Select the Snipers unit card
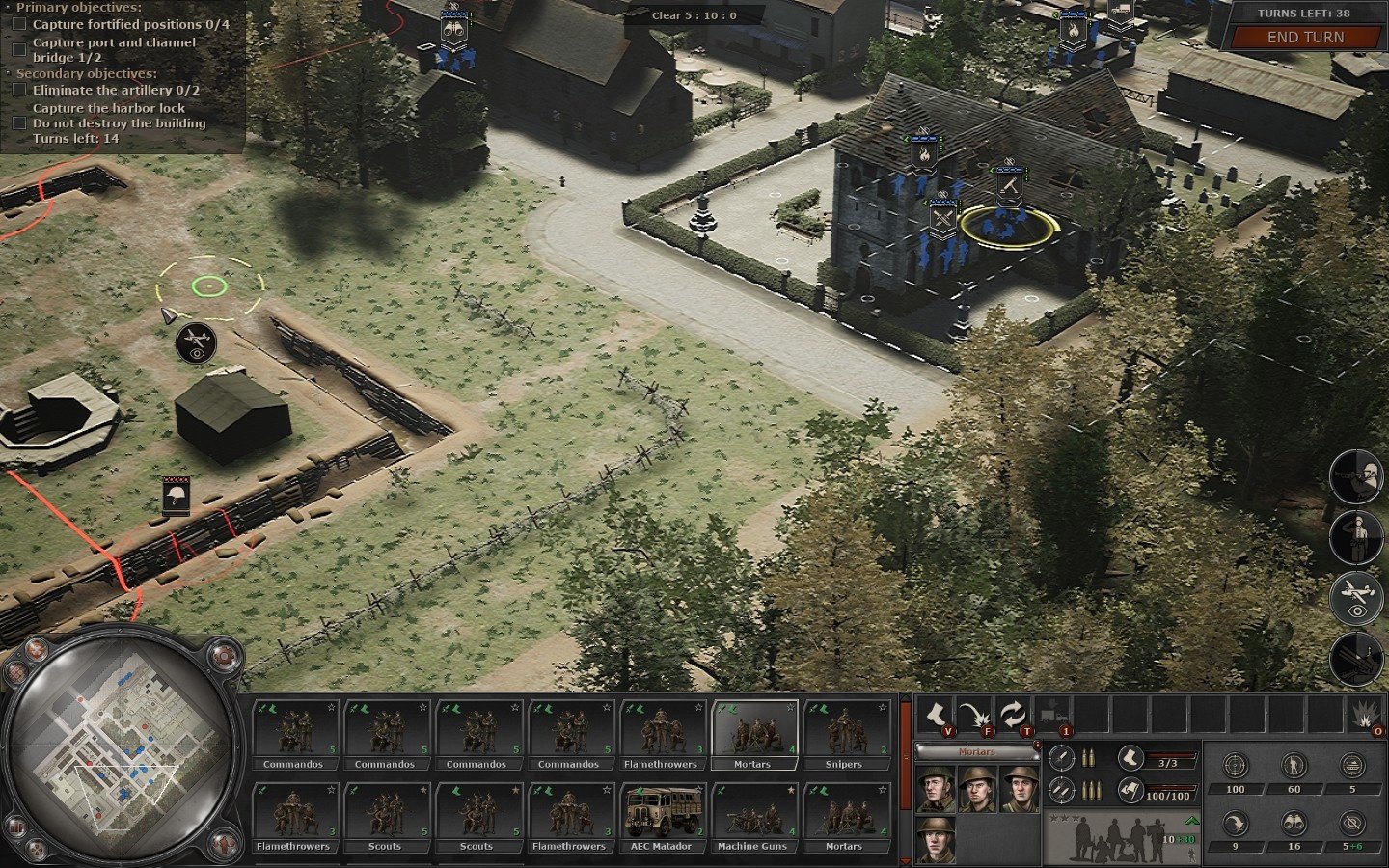 [844, 735]
